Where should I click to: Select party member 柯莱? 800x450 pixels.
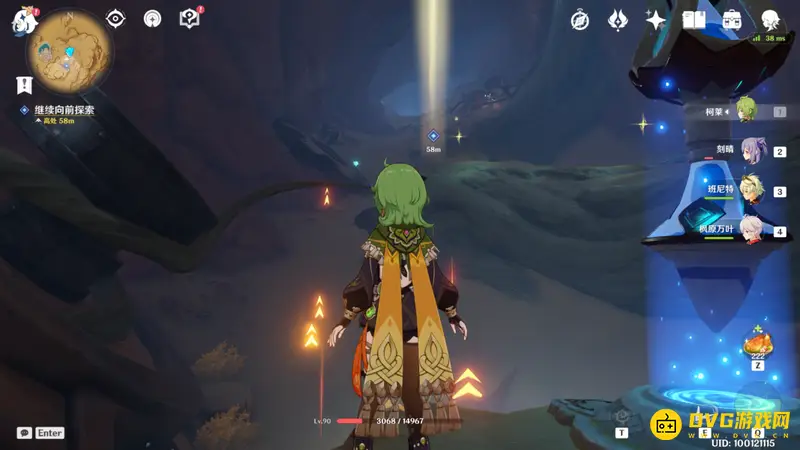point(745,111)
